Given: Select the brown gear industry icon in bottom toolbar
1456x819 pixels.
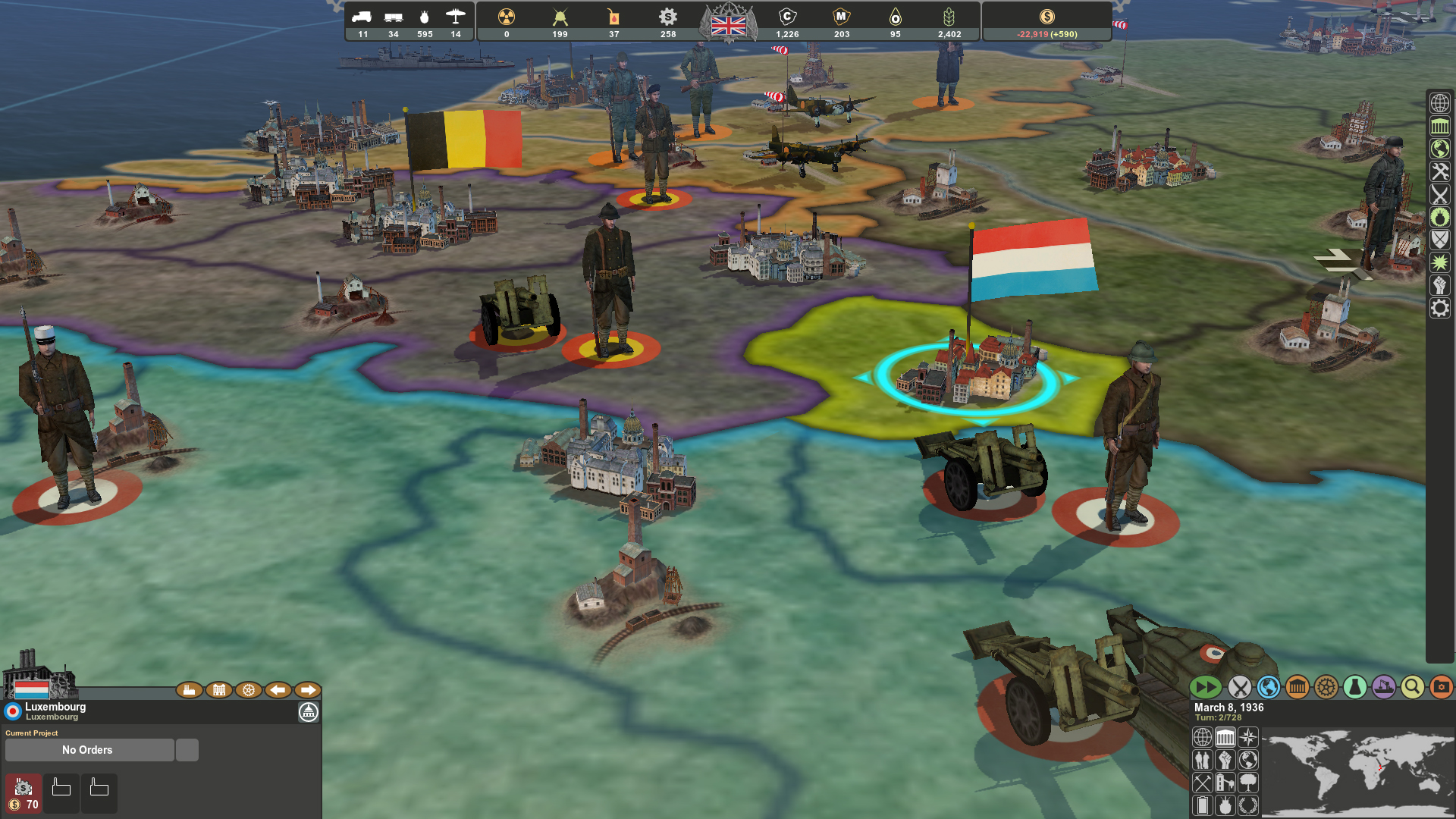Looking at the screenshot, I should click(1326, 687).
